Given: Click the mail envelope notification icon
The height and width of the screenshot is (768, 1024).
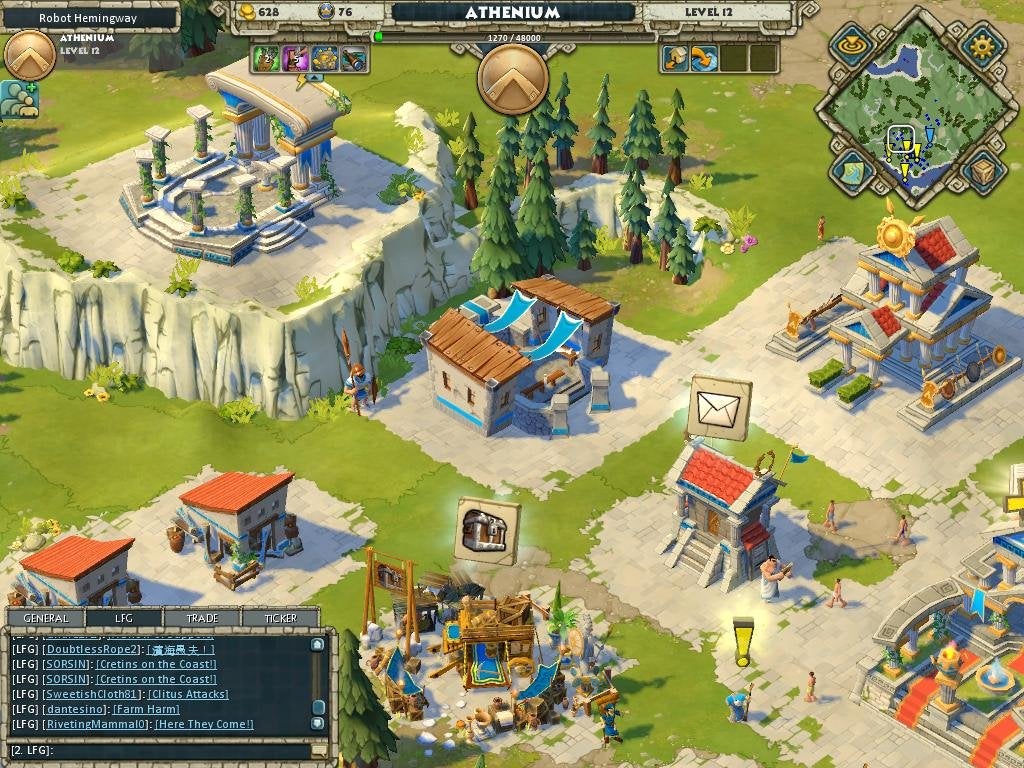Looking at the screenshot, I should [719, 408].
